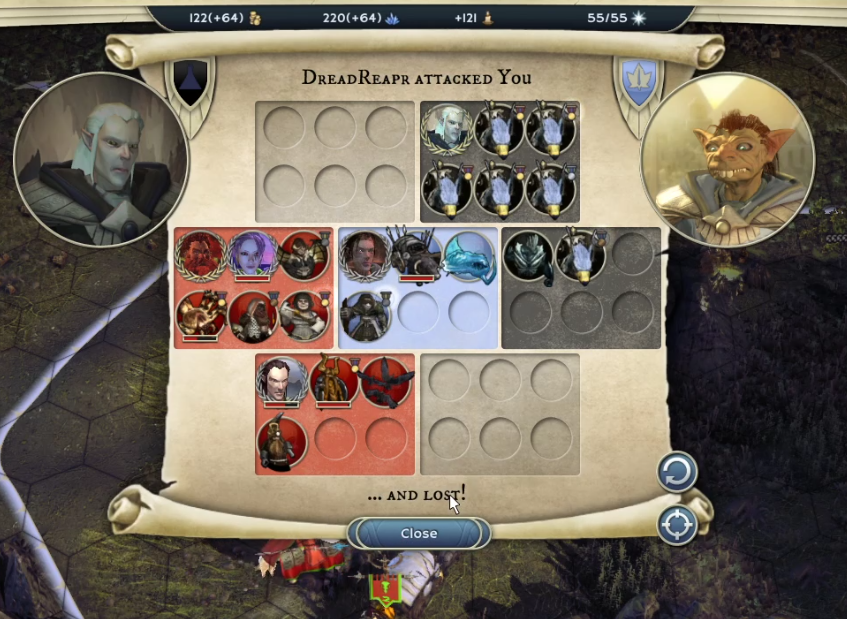The image size is (847, 619).
Task: Click the mana crystal resource counter
Action: click(362, 18)
